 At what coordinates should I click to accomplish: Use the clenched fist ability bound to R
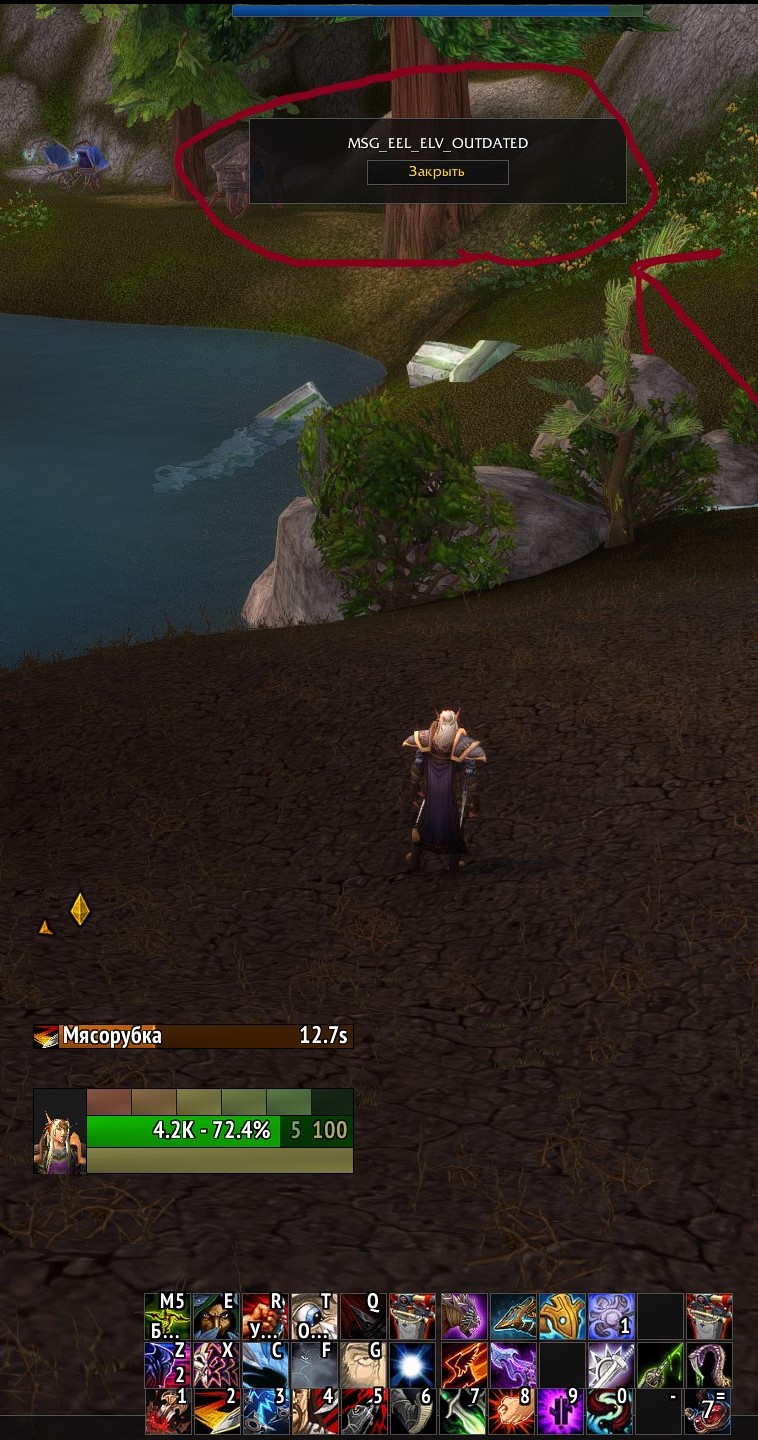coord(265,1316)
